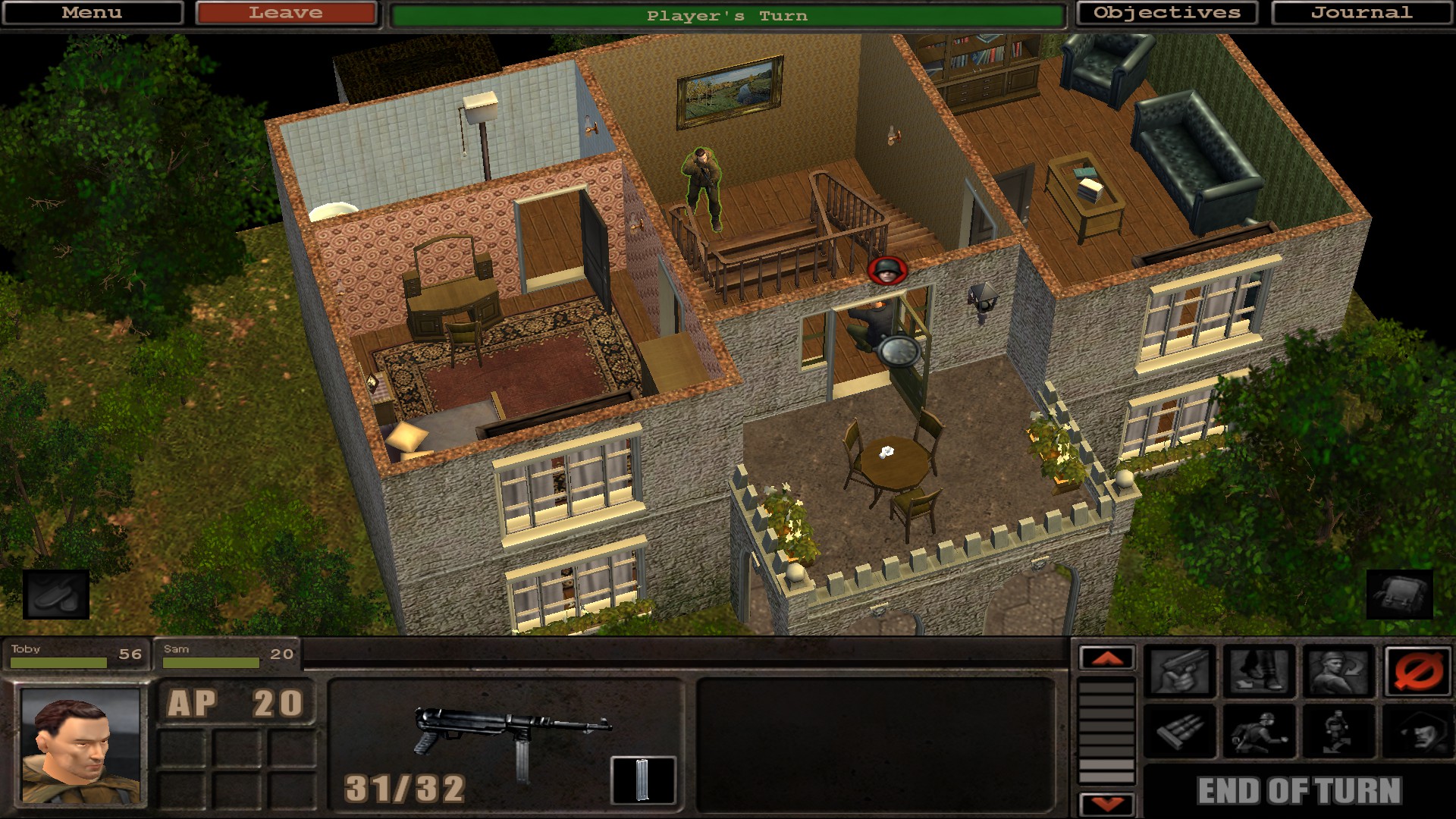Choose the walking boots movement icon

tap(1259, 672)
